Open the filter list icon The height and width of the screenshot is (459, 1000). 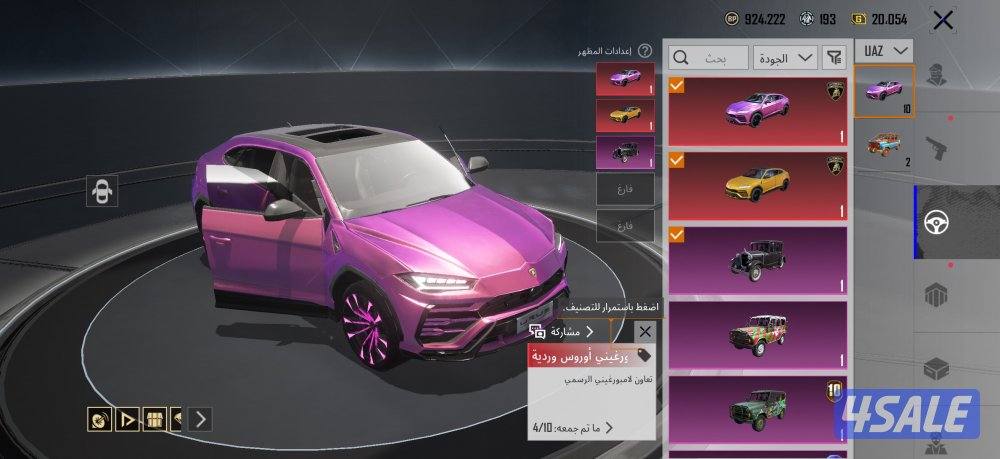click(833, 57)
